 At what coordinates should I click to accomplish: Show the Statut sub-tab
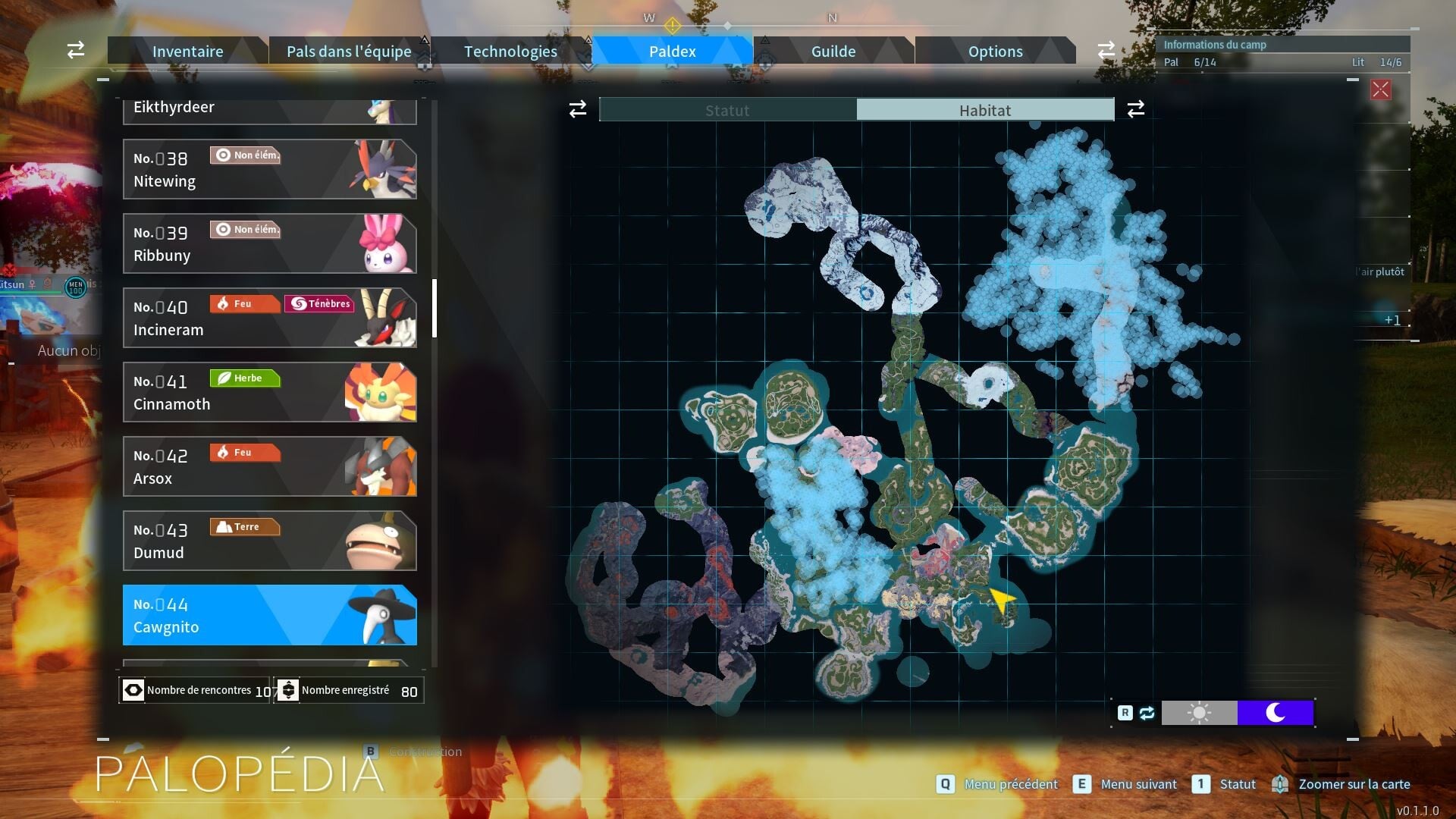pos(727,110)
